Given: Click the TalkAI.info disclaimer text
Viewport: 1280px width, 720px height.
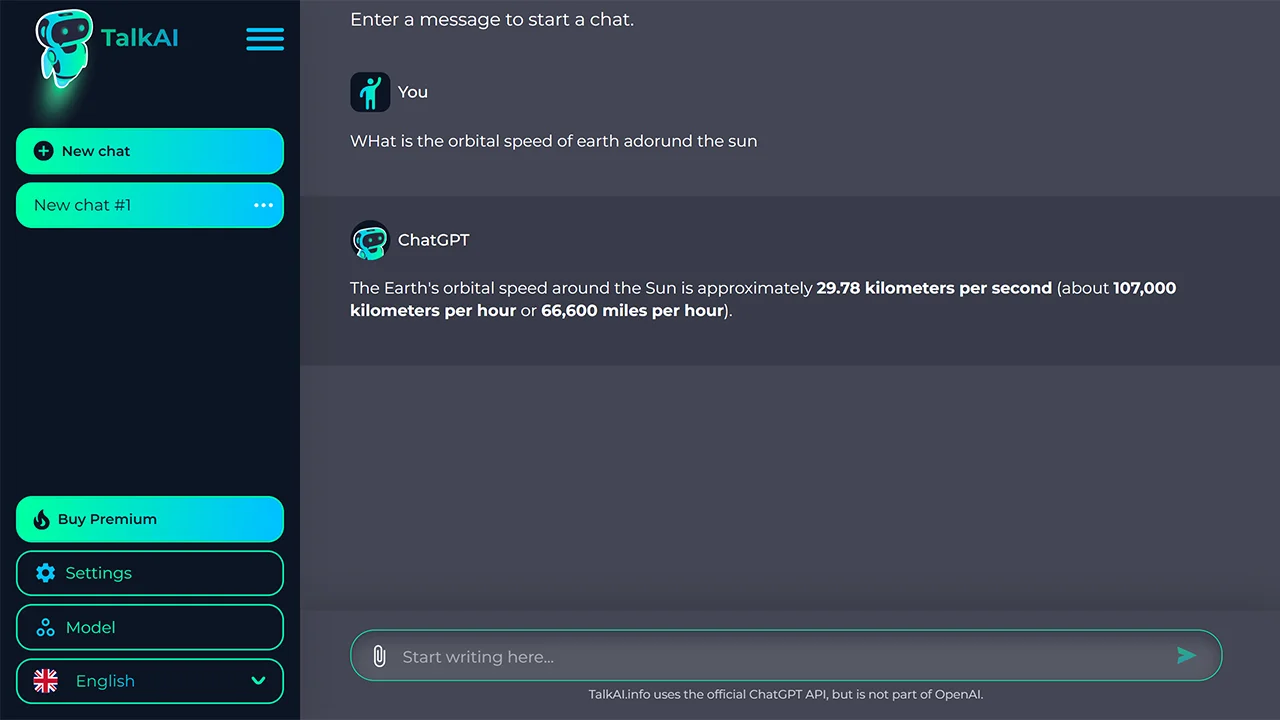Looking at the screenshot, I should [x=785, y=694].
